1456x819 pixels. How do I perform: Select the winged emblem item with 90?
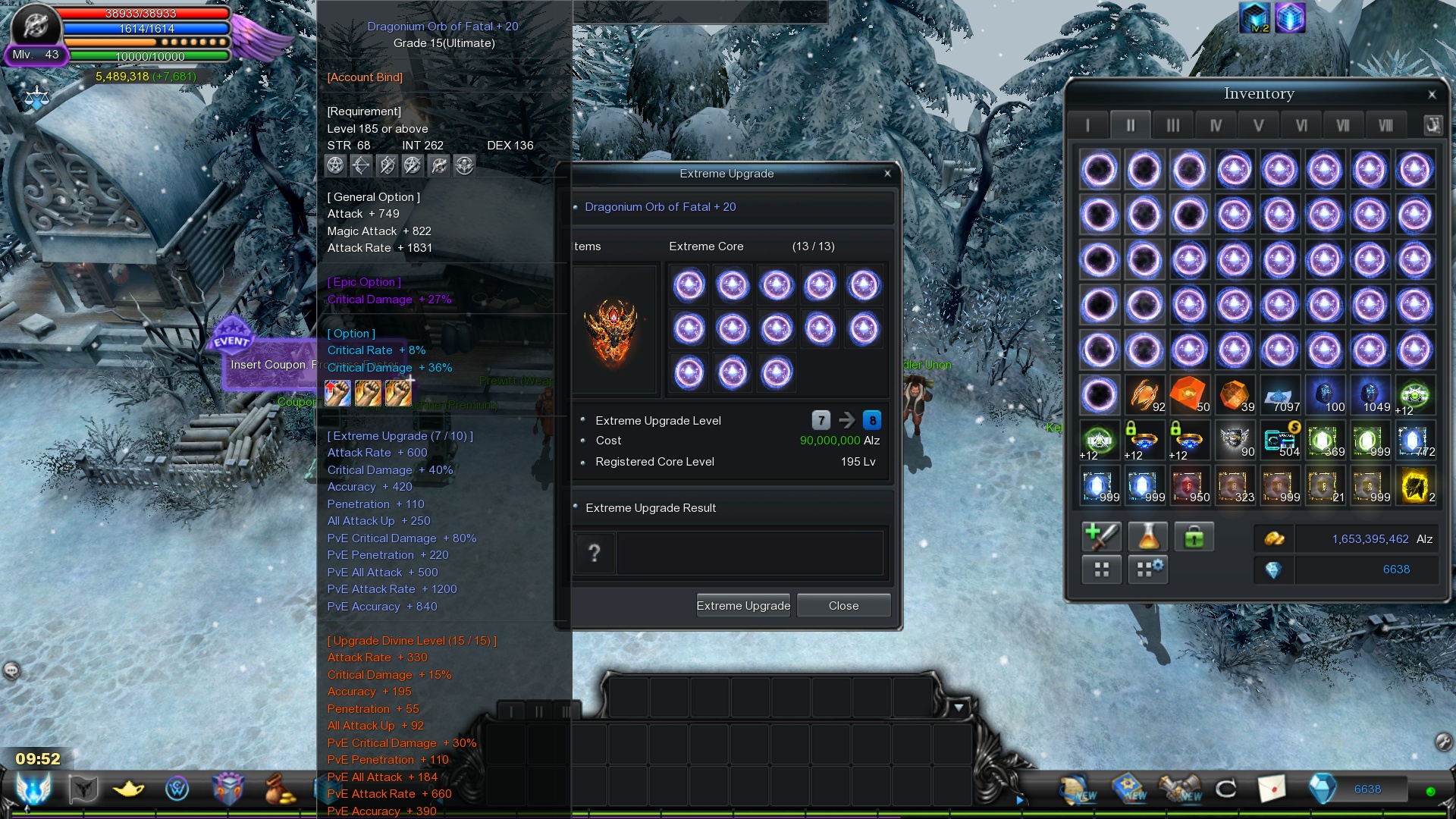tap(1234, 440)
